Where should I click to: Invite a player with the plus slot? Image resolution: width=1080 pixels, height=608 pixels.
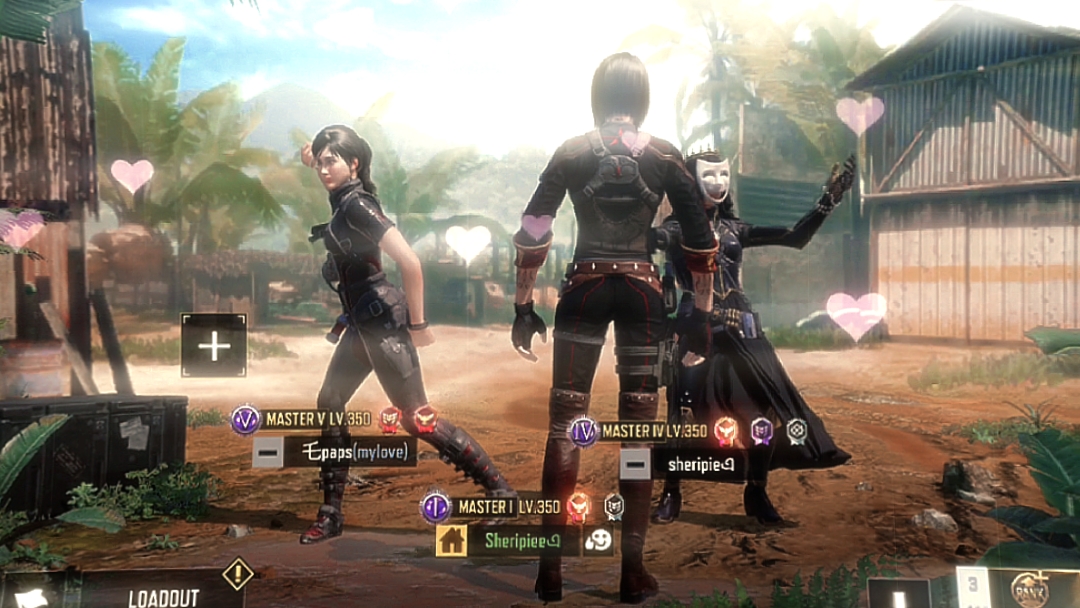pyautogui.click(x=213, y=346)
